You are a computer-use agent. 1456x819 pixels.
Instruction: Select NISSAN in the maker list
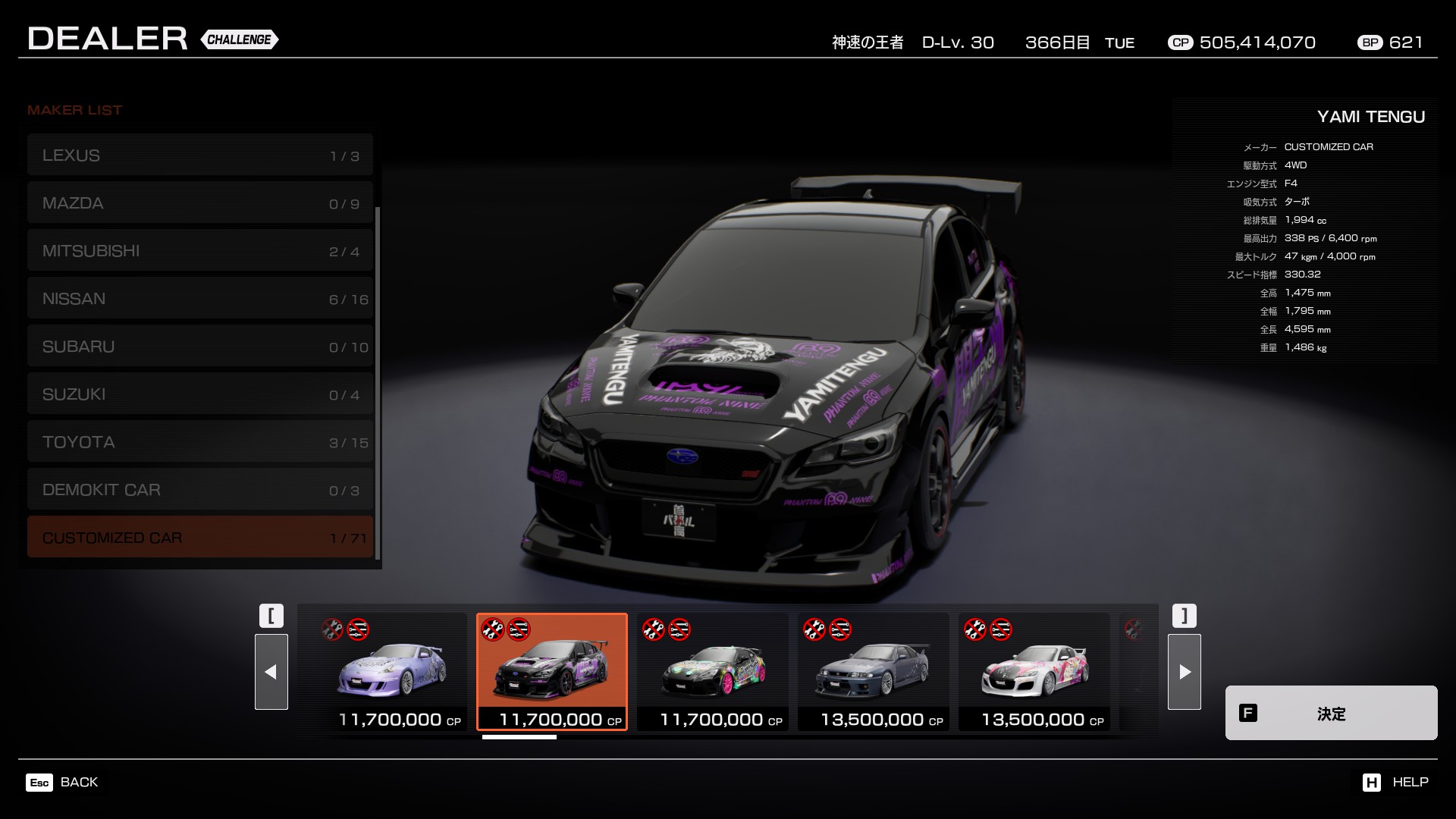click(200, 299)
